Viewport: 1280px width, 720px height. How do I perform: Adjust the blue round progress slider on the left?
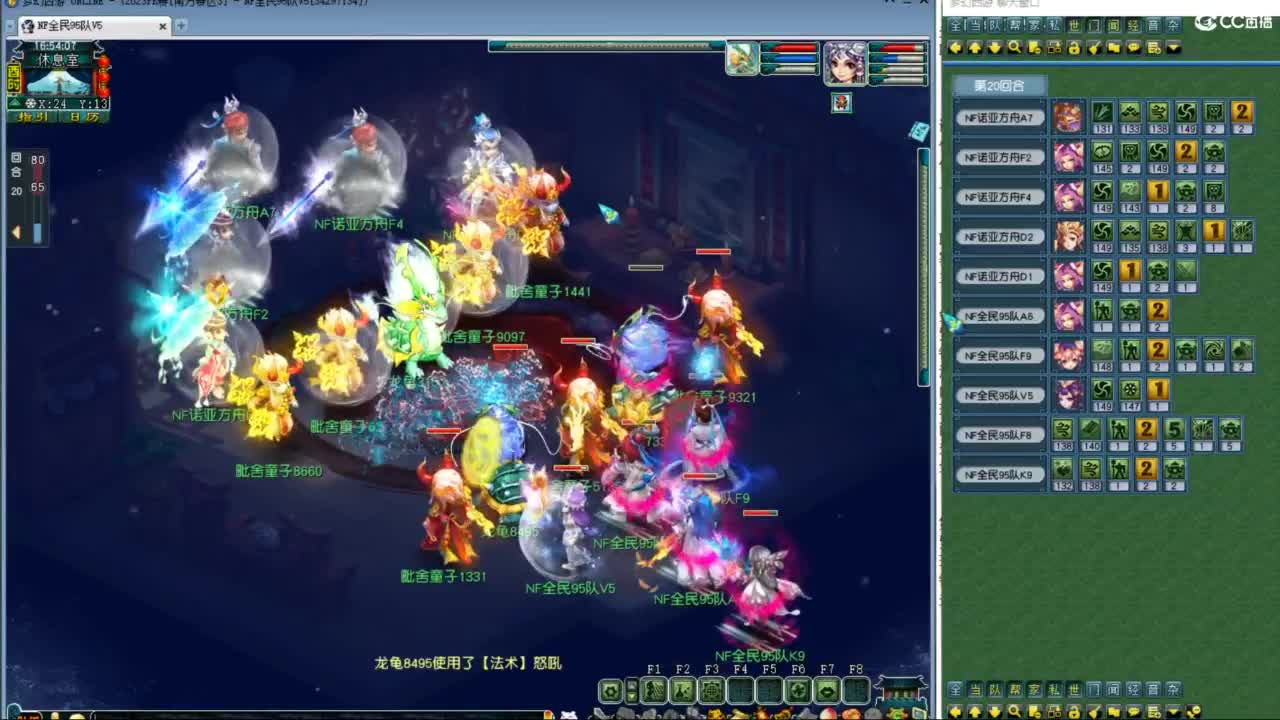[x=37, y=233]
